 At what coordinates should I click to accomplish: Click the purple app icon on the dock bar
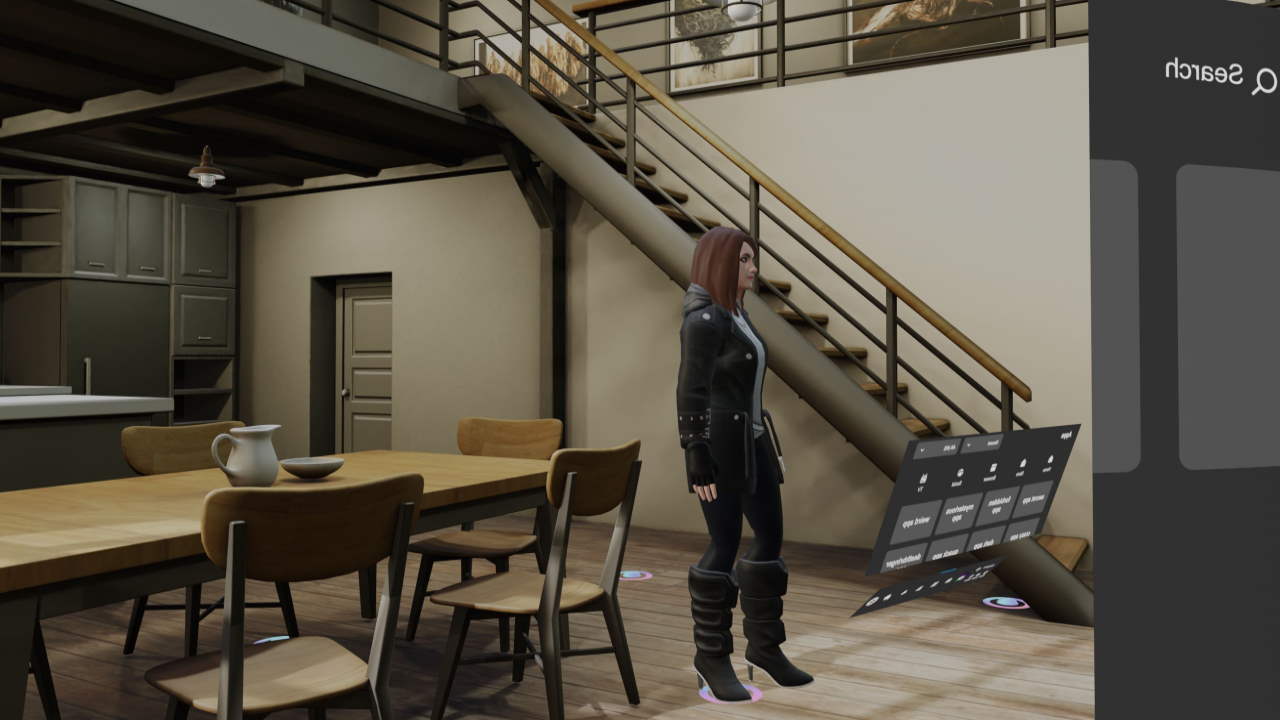click(x=965, y=574)
